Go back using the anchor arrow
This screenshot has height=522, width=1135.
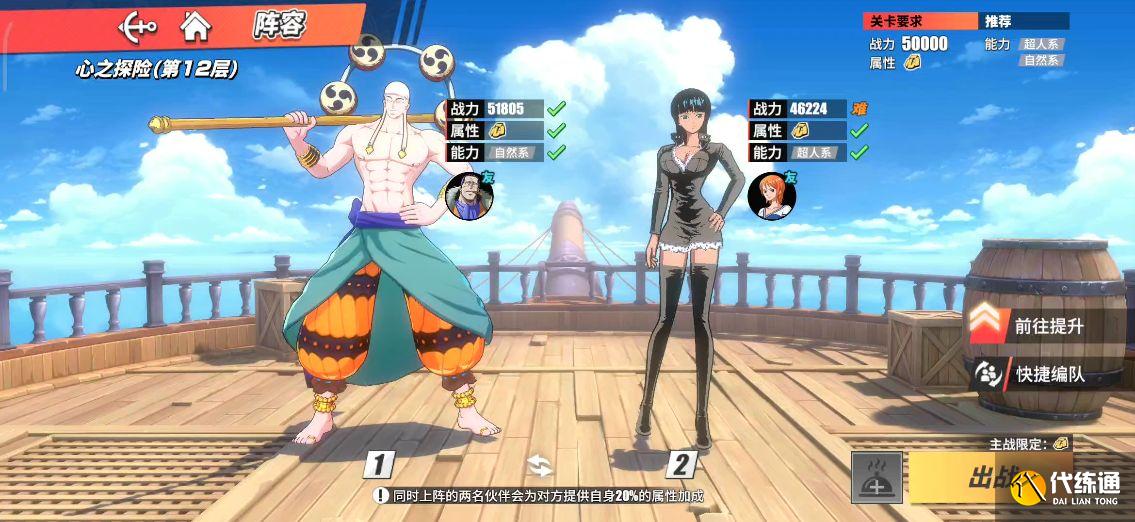pyautogui.click(x=138, y=27)
